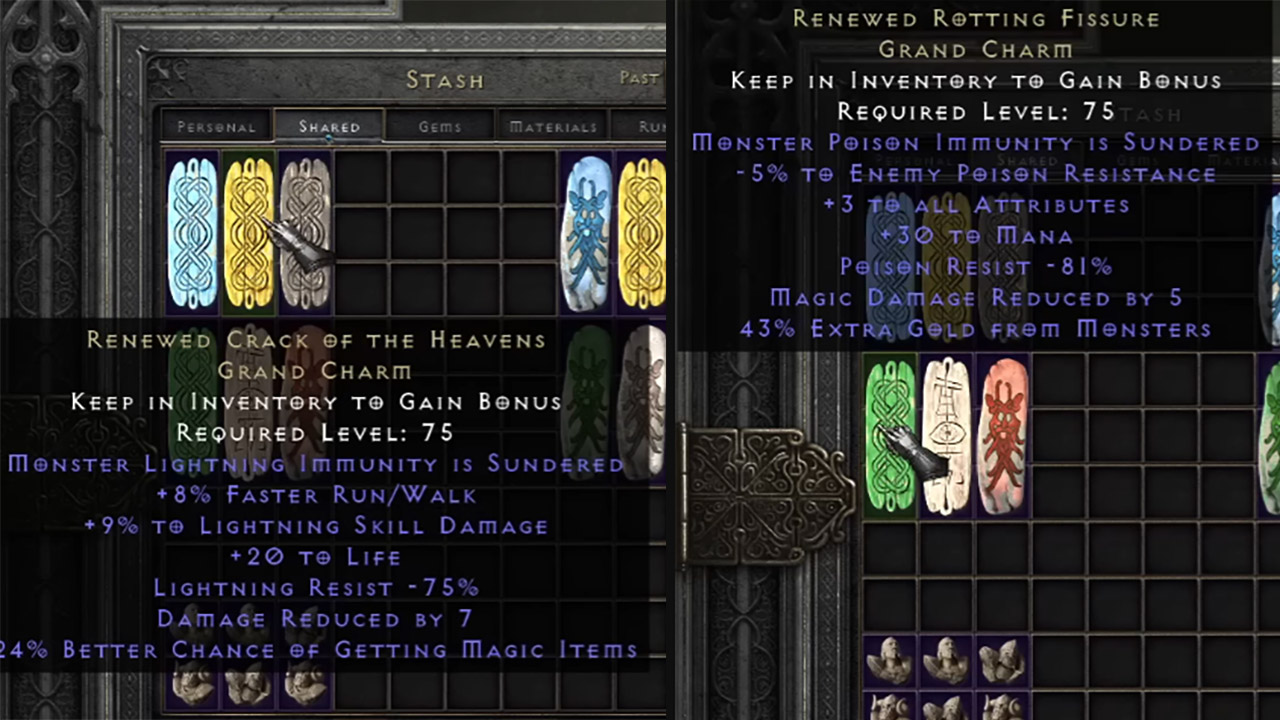The height and width of the screenshot is (720, 1280).
Task: Click the pale white charm beside the red charm
Action: [x=947, y=437]
